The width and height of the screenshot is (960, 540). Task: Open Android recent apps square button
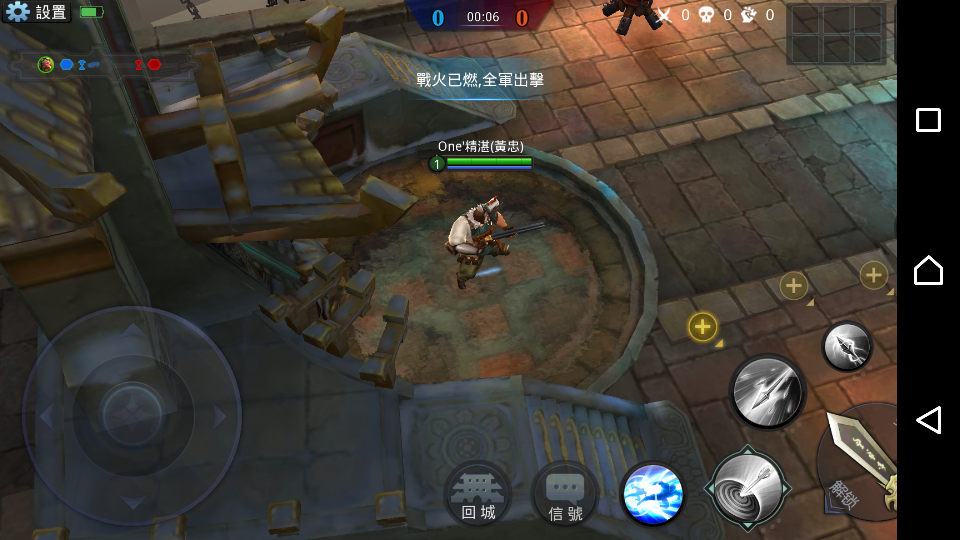coord(928,120)
